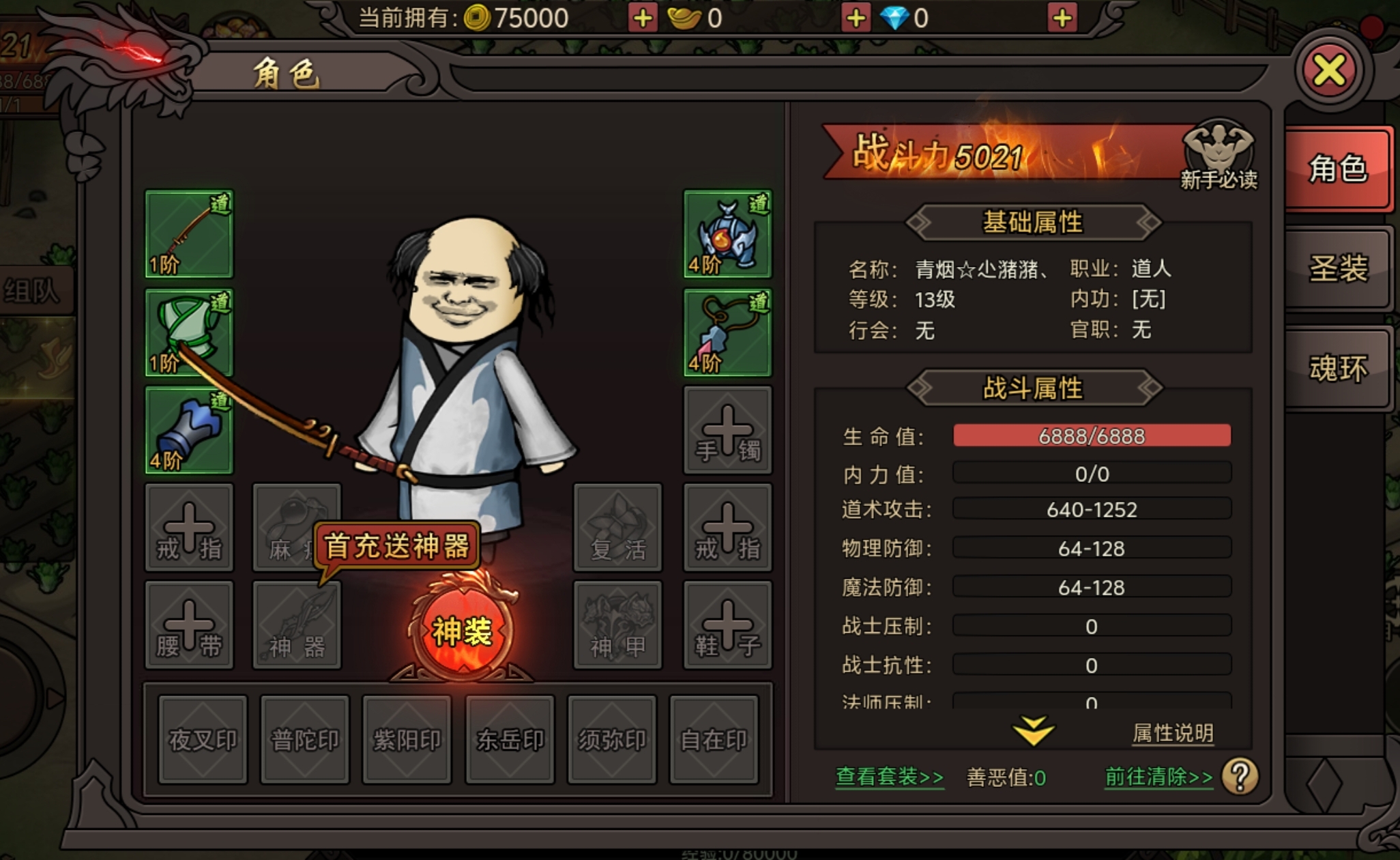Add gold with the first plus button
1400x860 pixels.
tap(641, 17)
